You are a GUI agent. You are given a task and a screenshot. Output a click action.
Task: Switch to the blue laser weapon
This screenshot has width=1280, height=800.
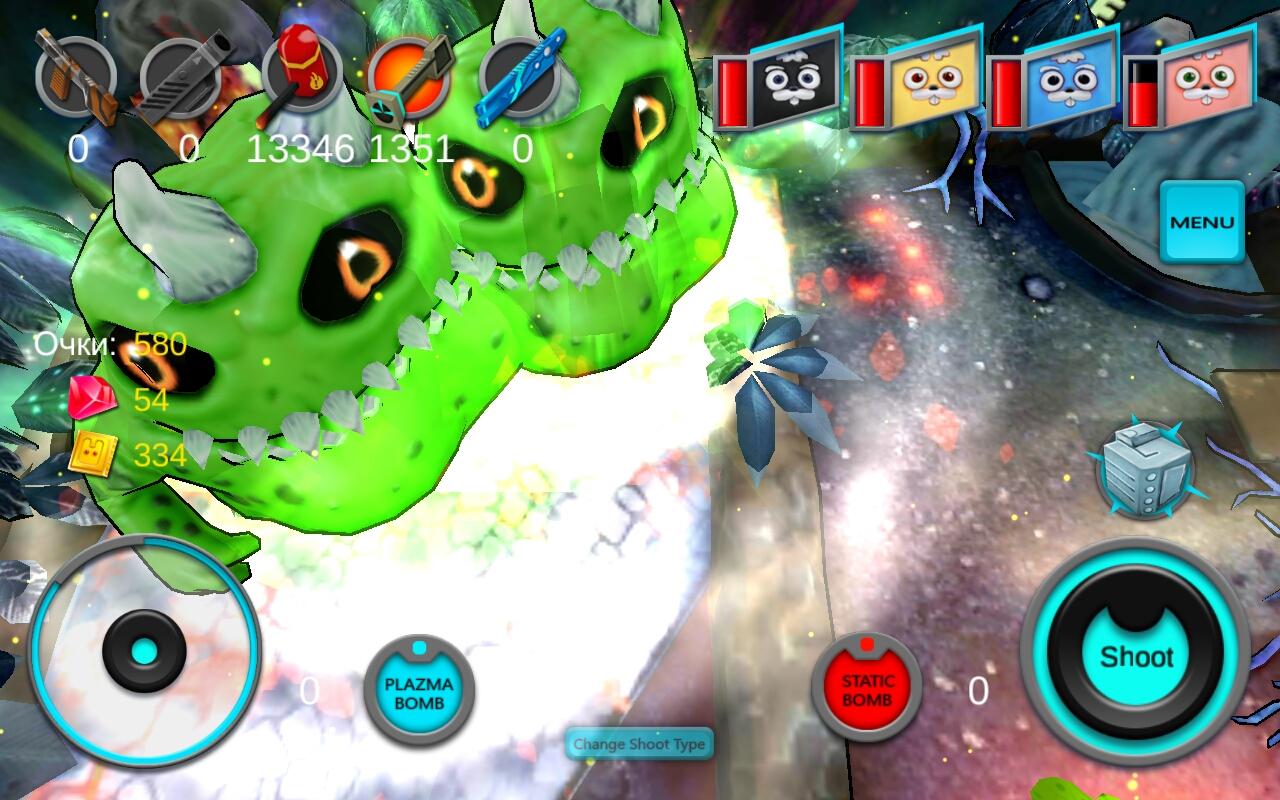(x=519, y=77)
